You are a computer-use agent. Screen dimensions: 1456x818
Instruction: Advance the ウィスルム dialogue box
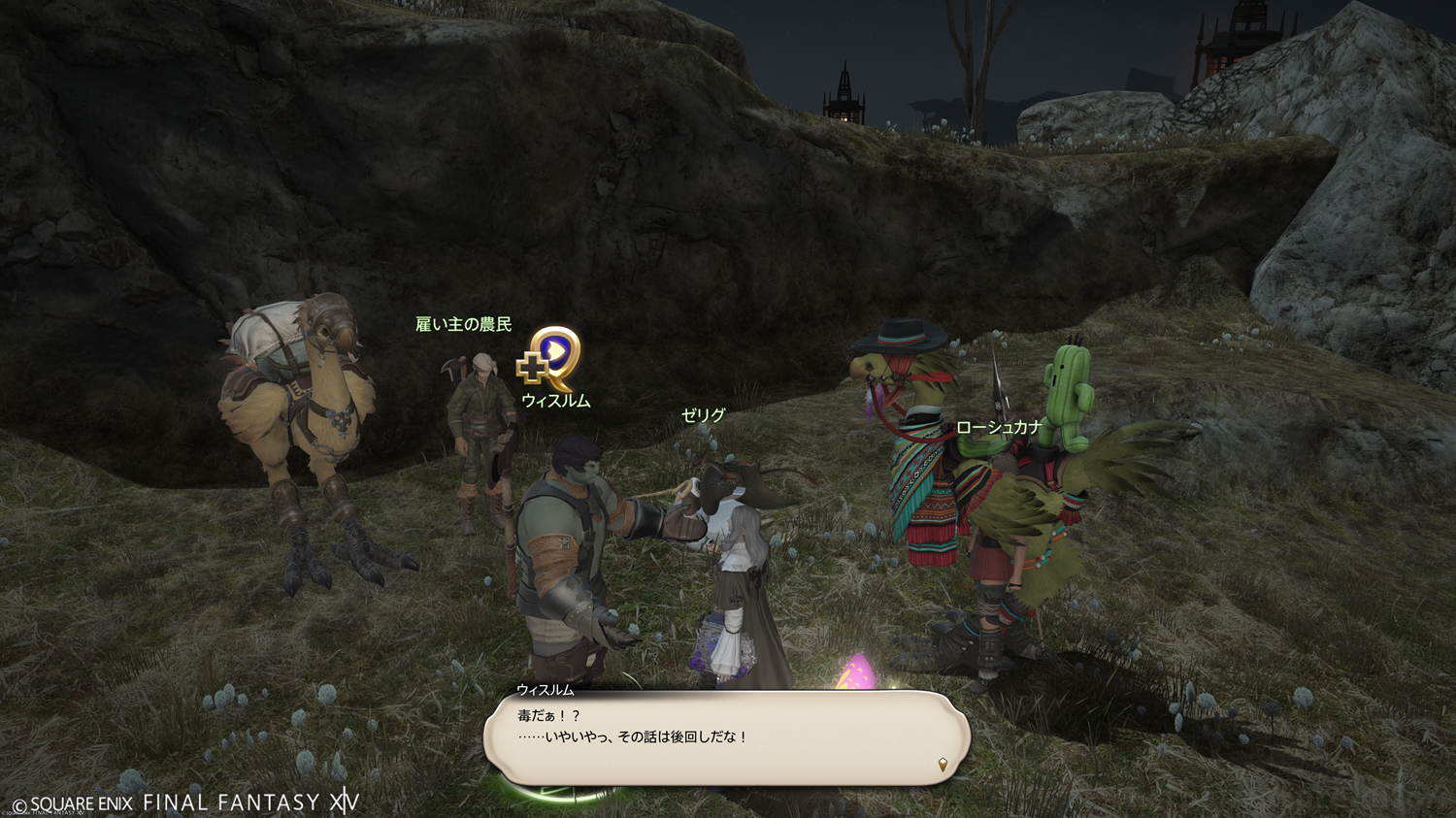[726, 737]
